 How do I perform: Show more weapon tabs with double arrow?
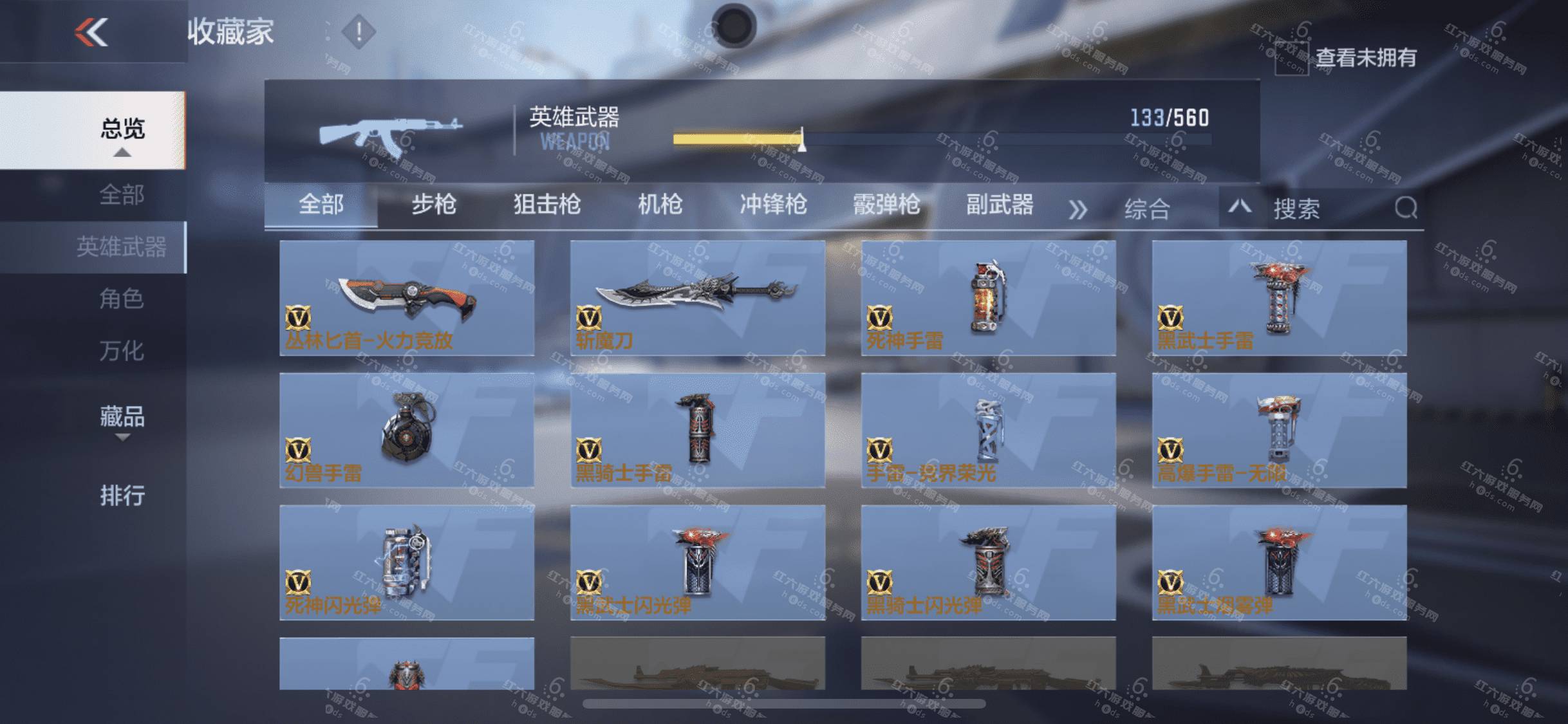pyautogui.click(x=1078, y=209)
